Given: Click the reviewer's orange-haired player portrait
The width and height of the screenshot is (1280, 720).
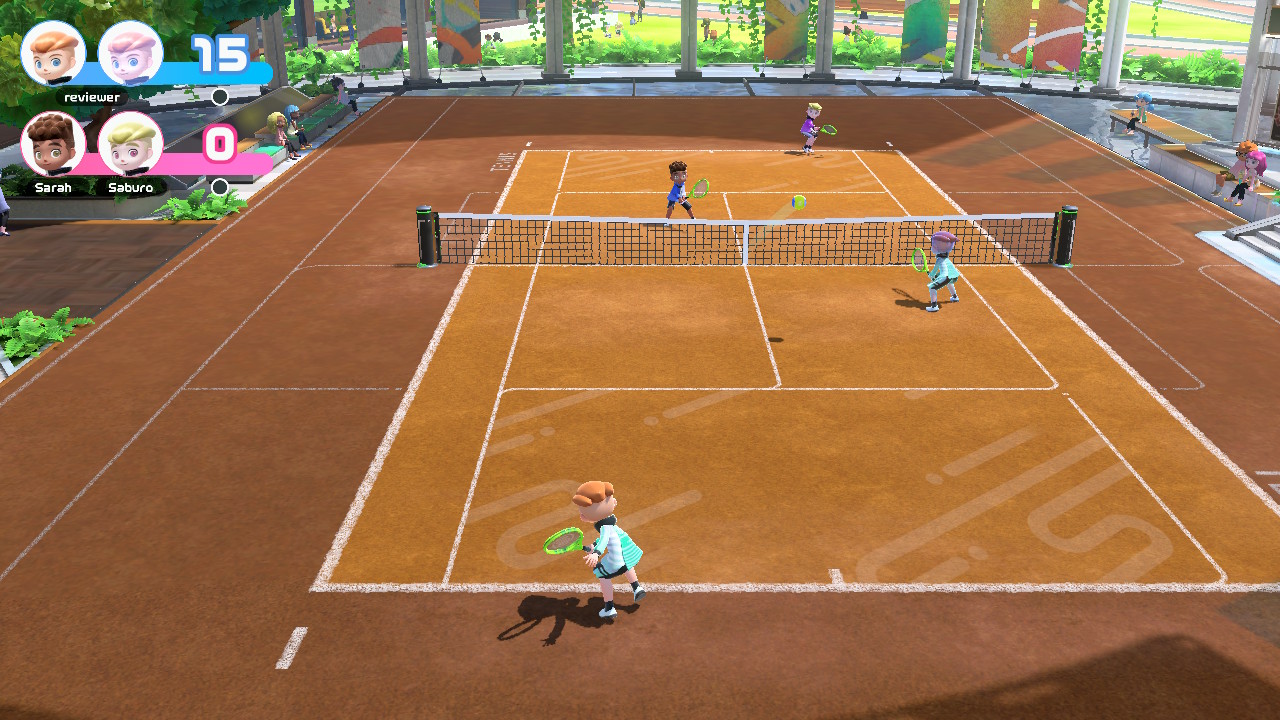Looking at the screenshot, I should click(x=53, y=54).
